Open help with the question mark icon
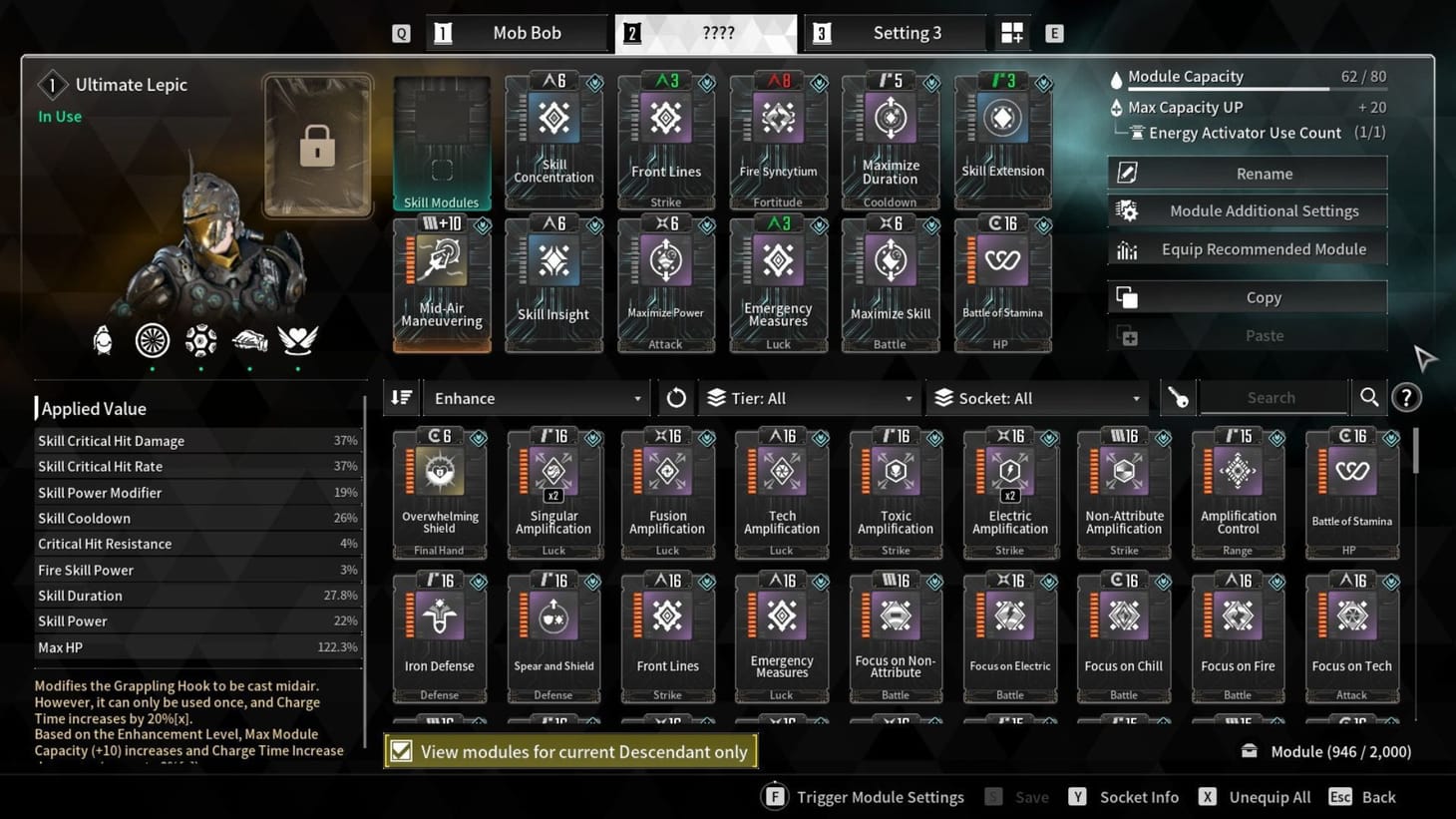The height and width of the screenshot is (819, 1456). click(x=1406, y=398)
